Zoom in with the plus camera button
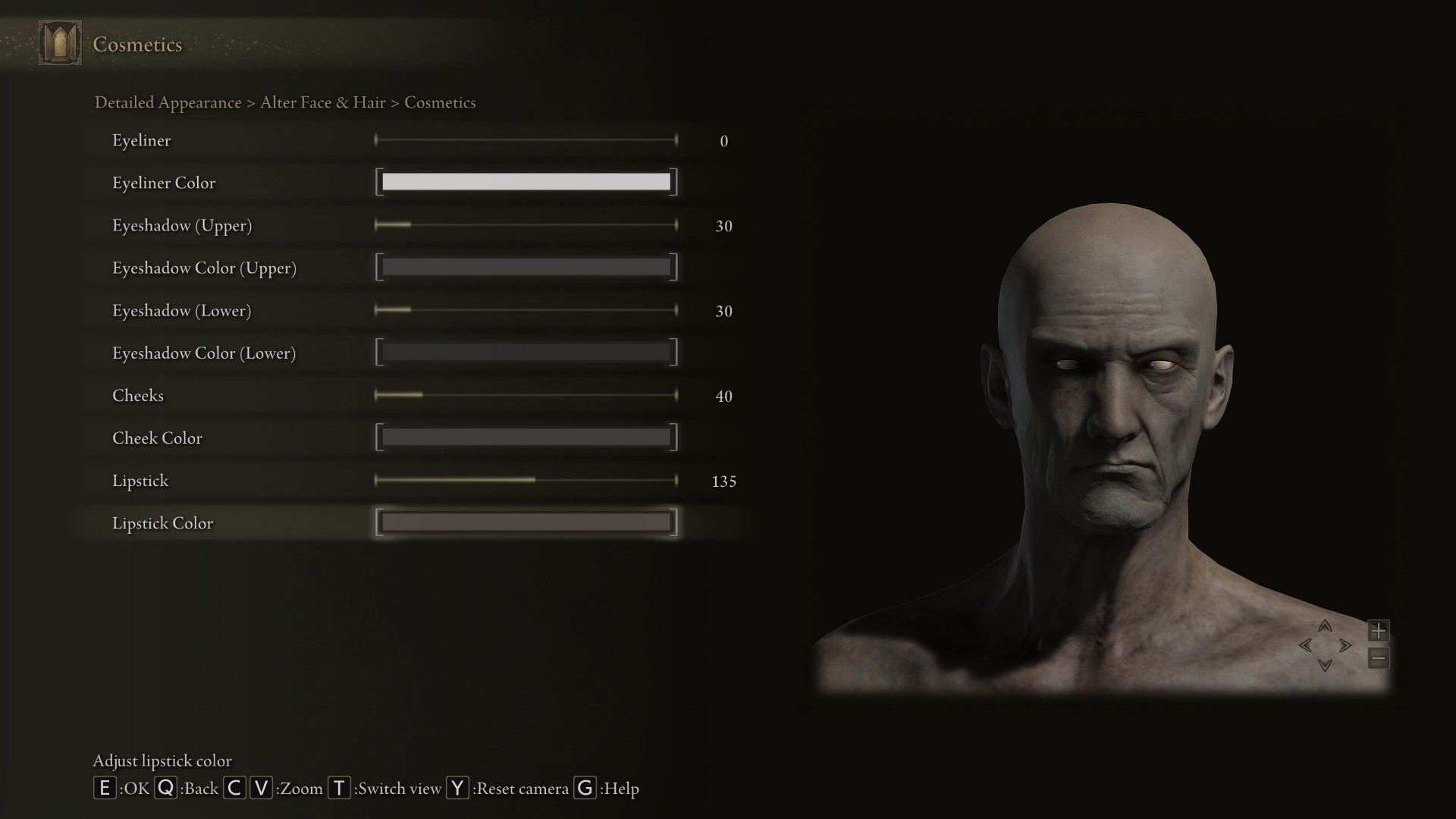This screenshot has height=819, width=1456. 1378,630
